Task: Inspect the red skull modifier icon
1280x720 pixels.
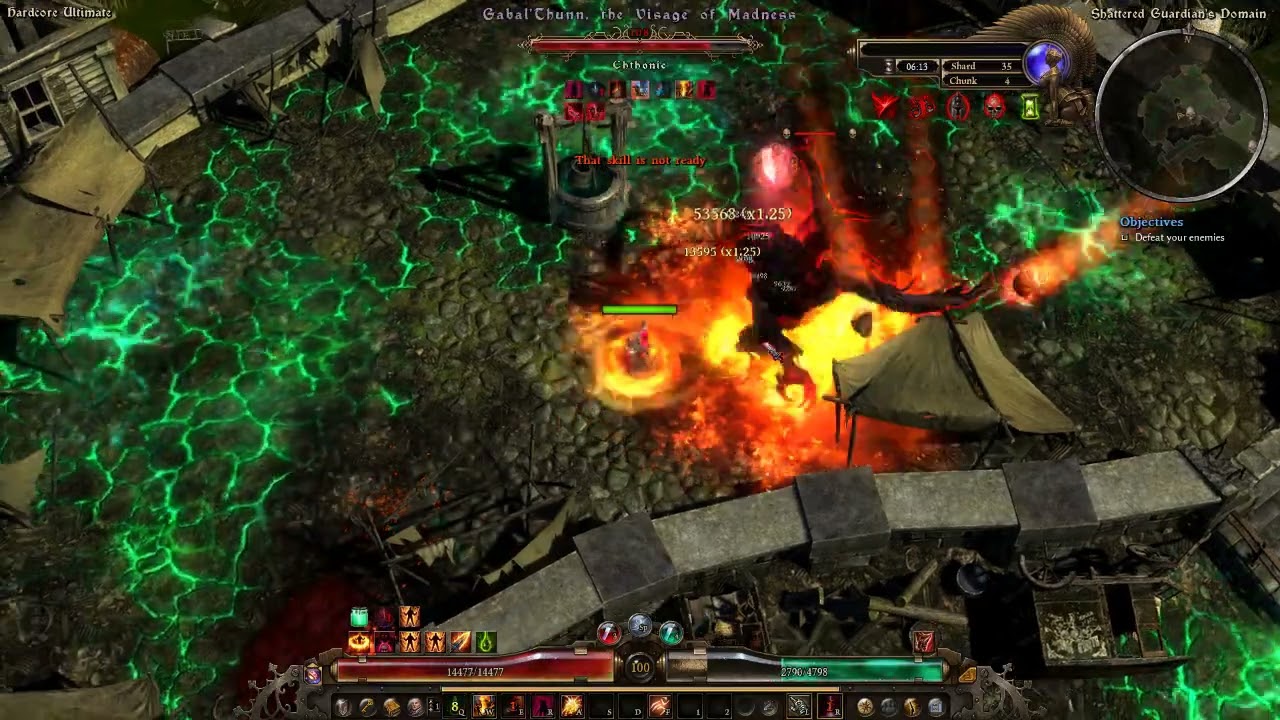Action: click(x=994, y=107)
